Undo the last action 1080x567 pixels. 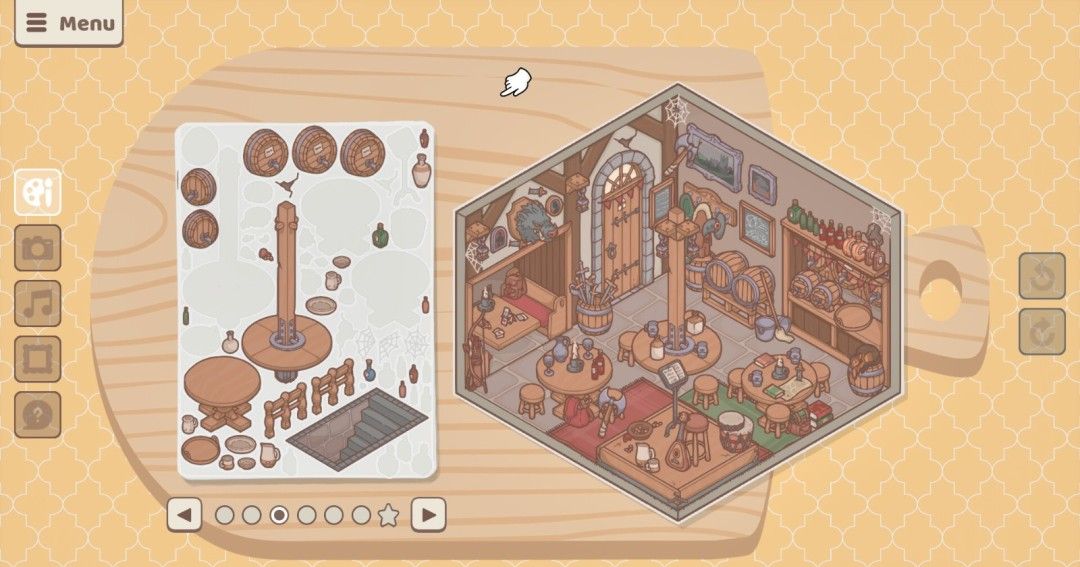coord(1042,276)
